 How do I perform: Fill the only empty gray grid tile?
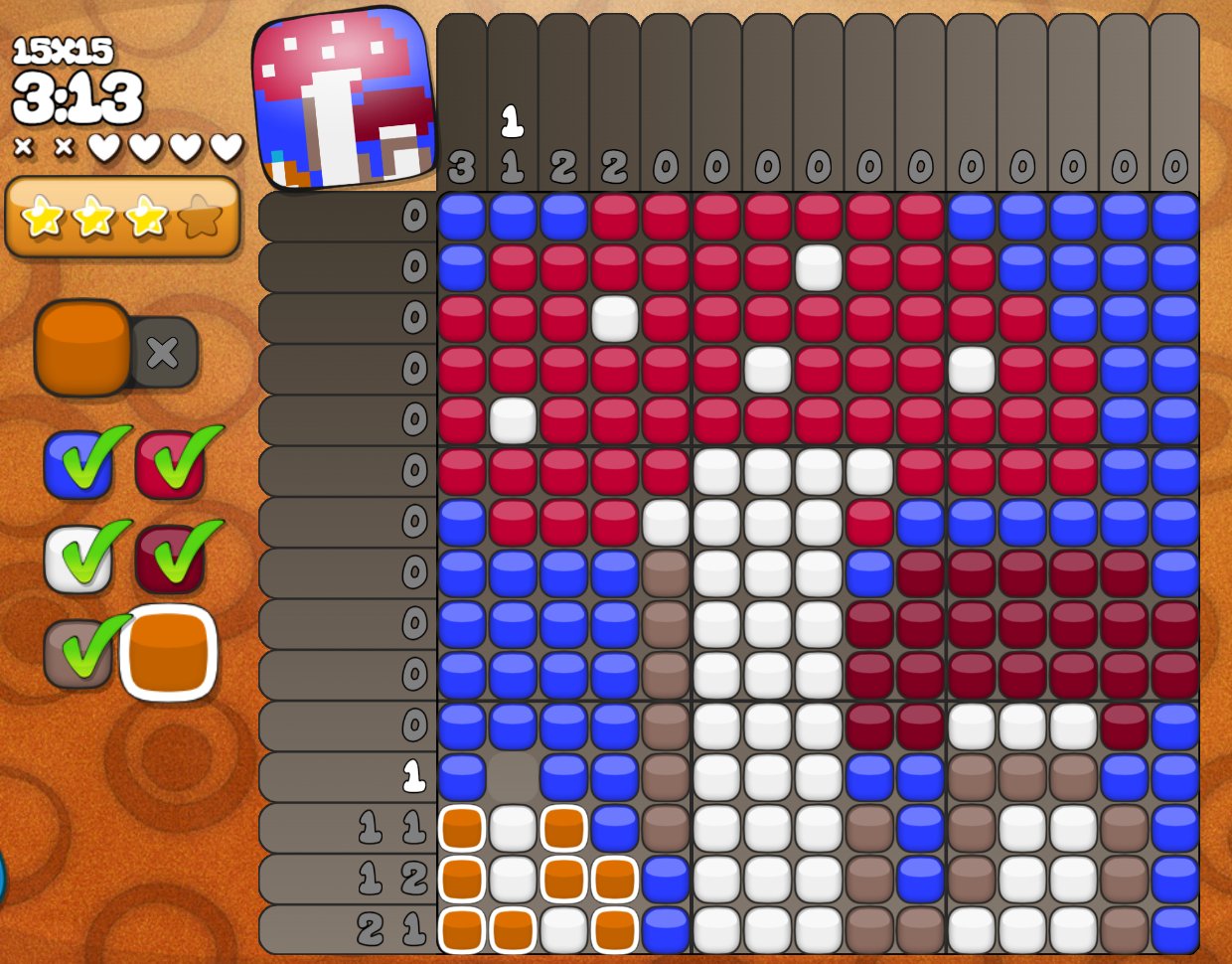pyautogui.click(x=513, y=777)
